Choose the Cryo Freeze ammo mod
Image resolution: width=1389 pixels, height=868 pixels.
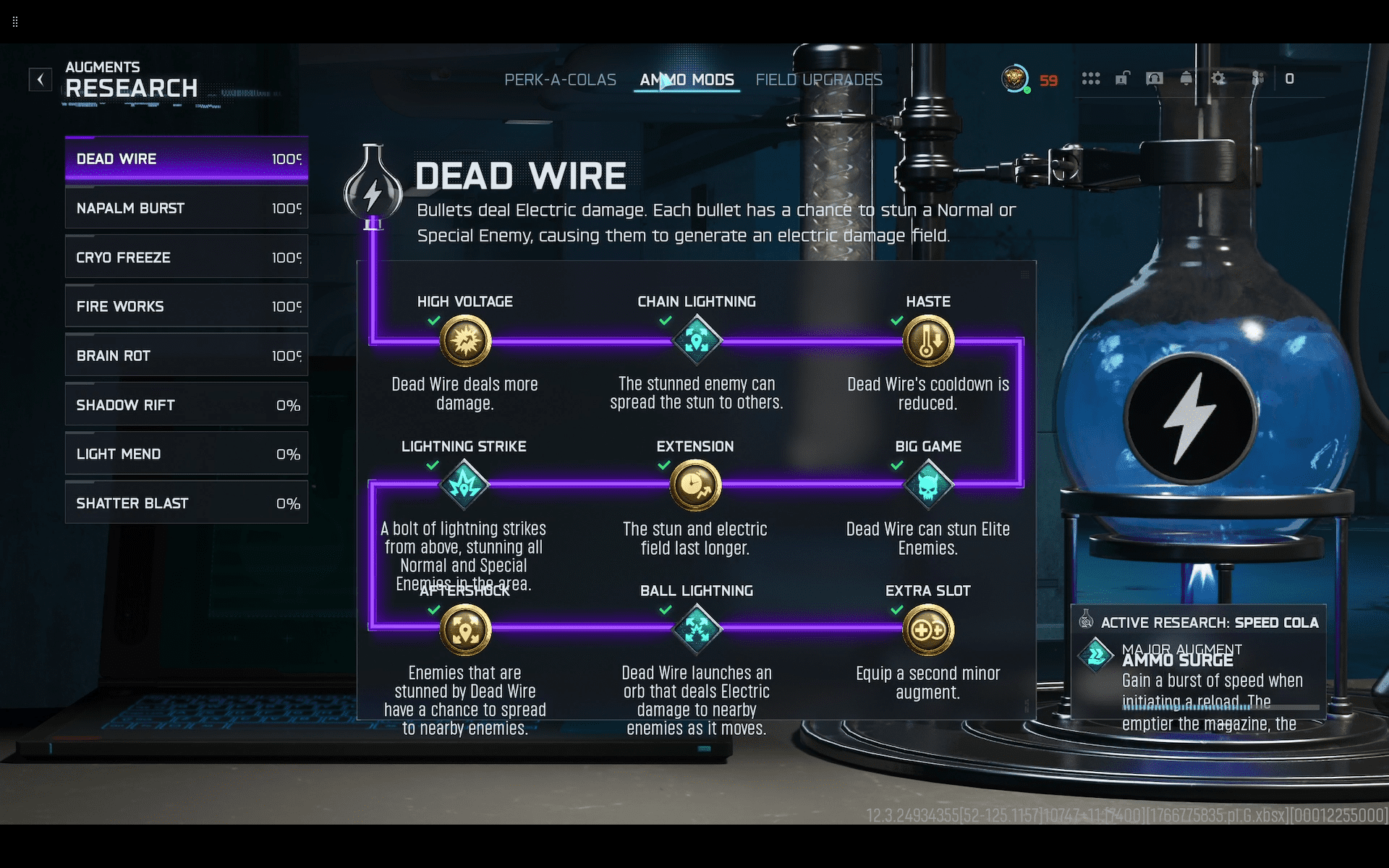pos(187,258)
